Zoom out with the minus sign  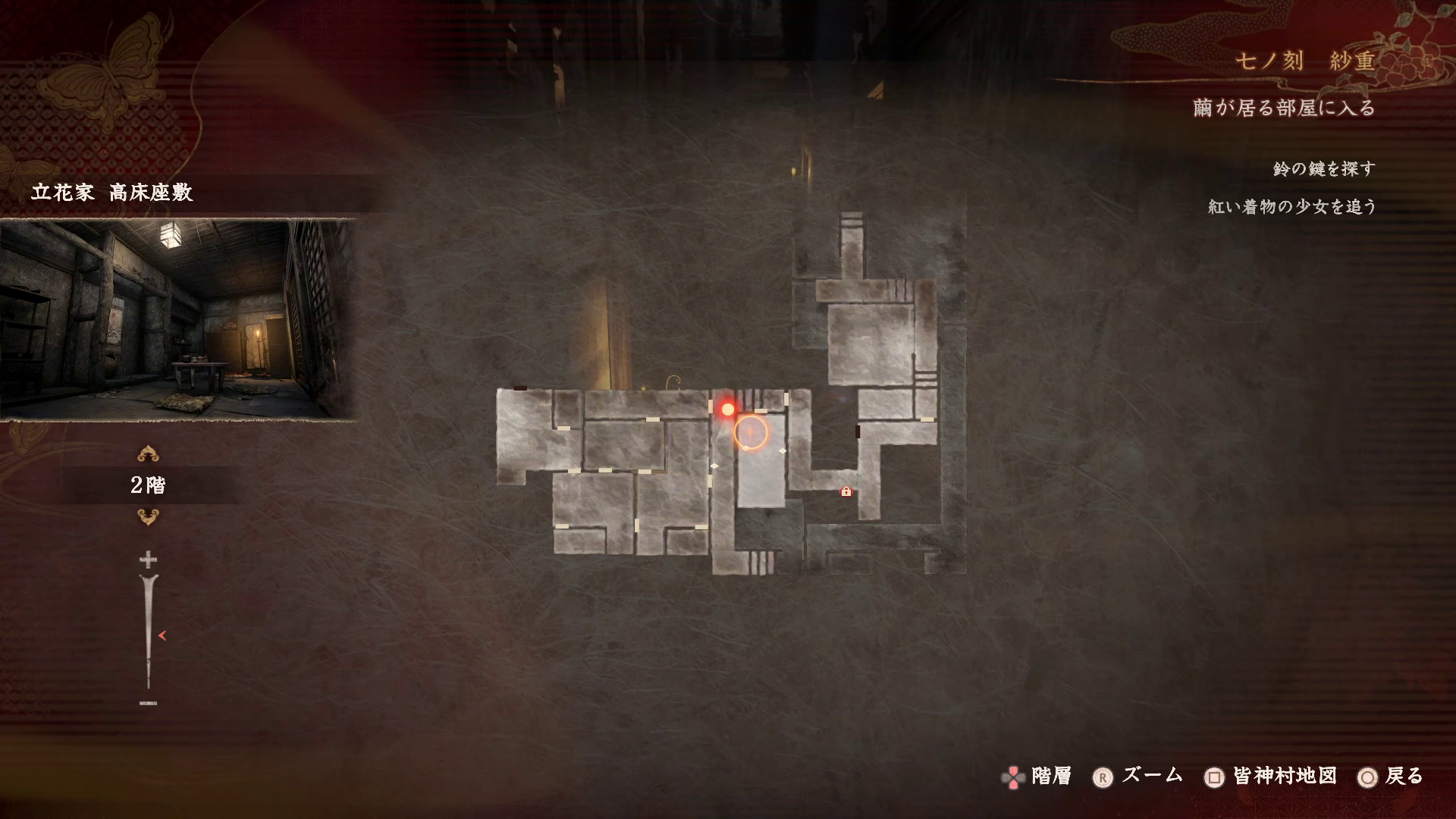pyautogui.click(x=148, y=704)
